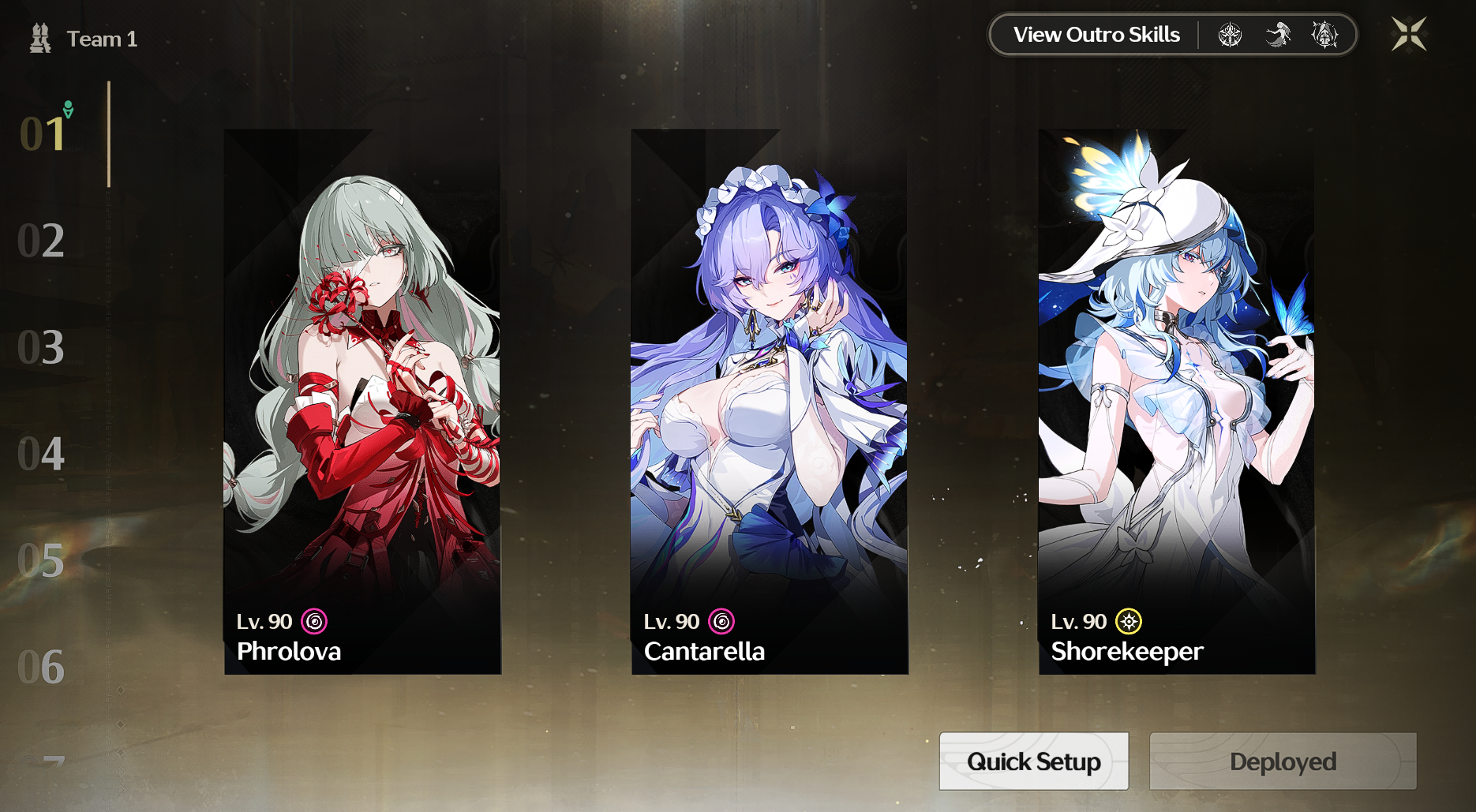The image size is (1476, 812).
Task: Open Phrolova's character card
Action: tap(362, 395)
